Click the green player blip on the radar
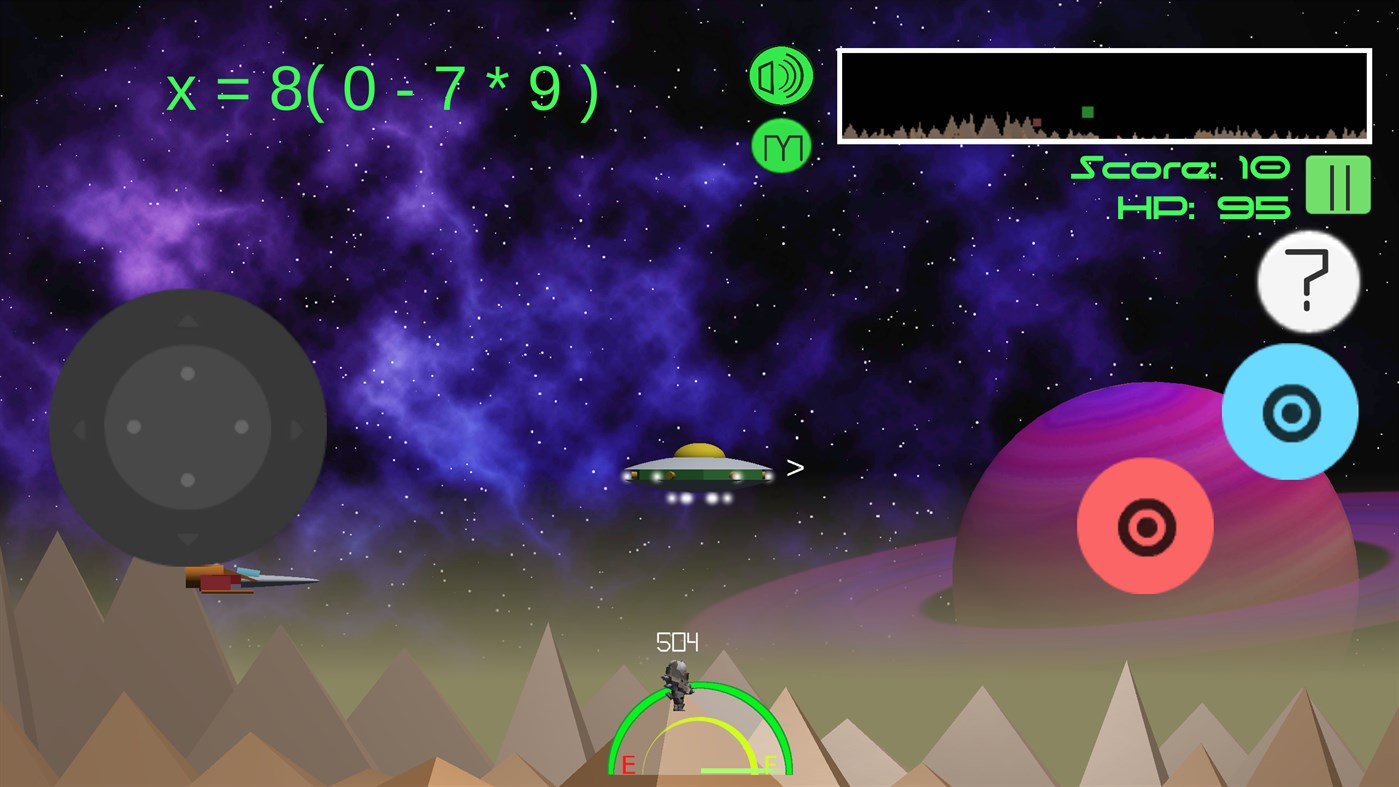This screenshot has height=787, width=1399. (x=1086, y=113)
